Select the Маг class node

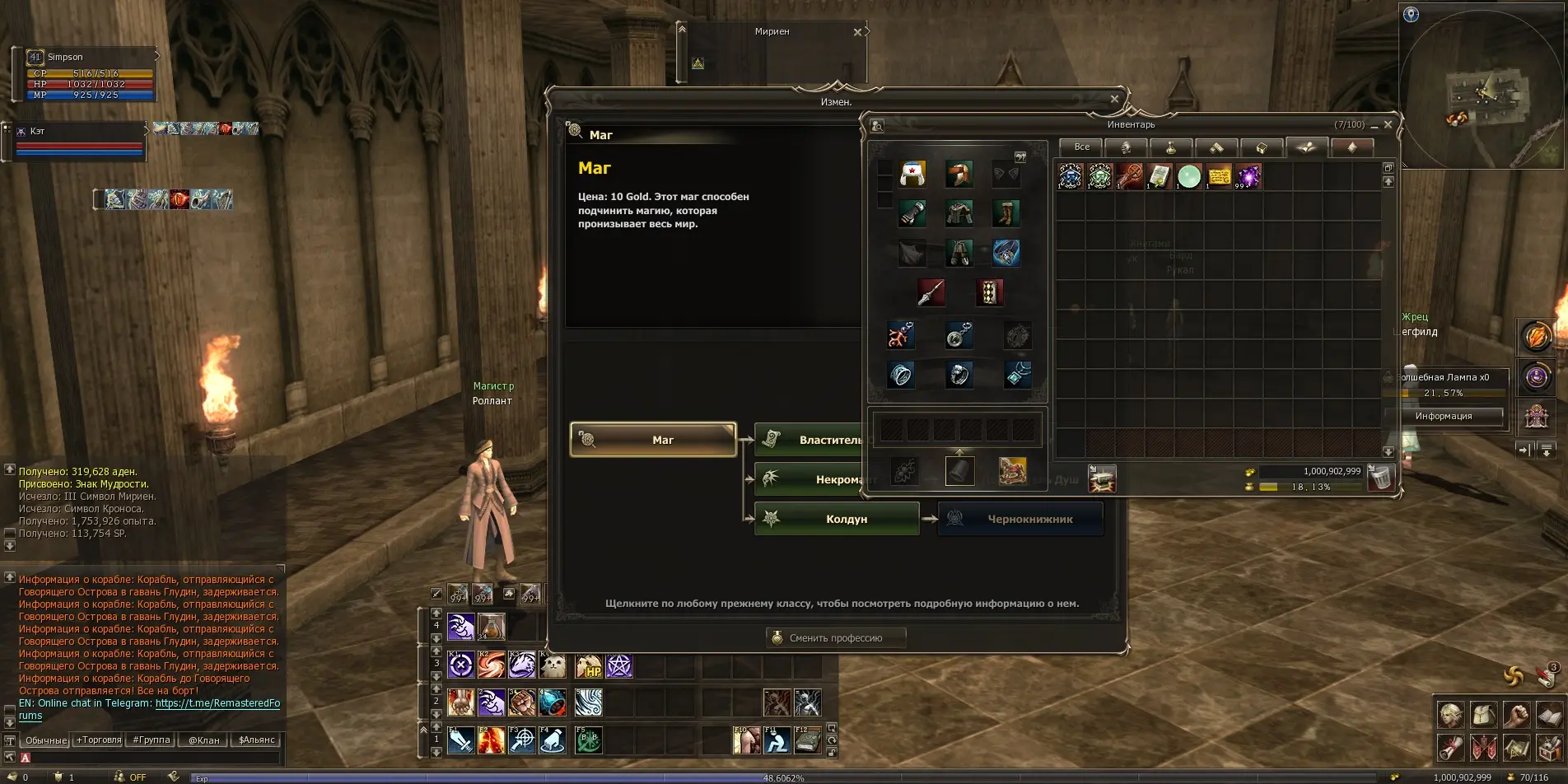tap(653, 440)
